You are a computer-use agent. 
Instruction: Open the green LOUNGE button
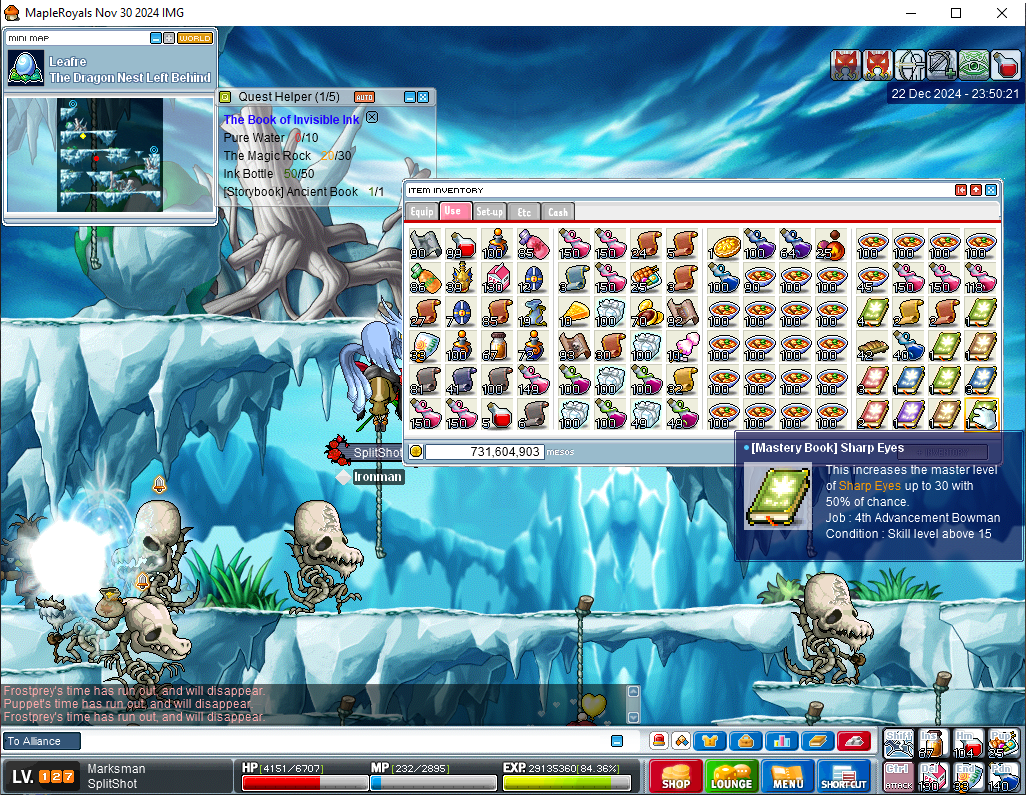(731, 776)
